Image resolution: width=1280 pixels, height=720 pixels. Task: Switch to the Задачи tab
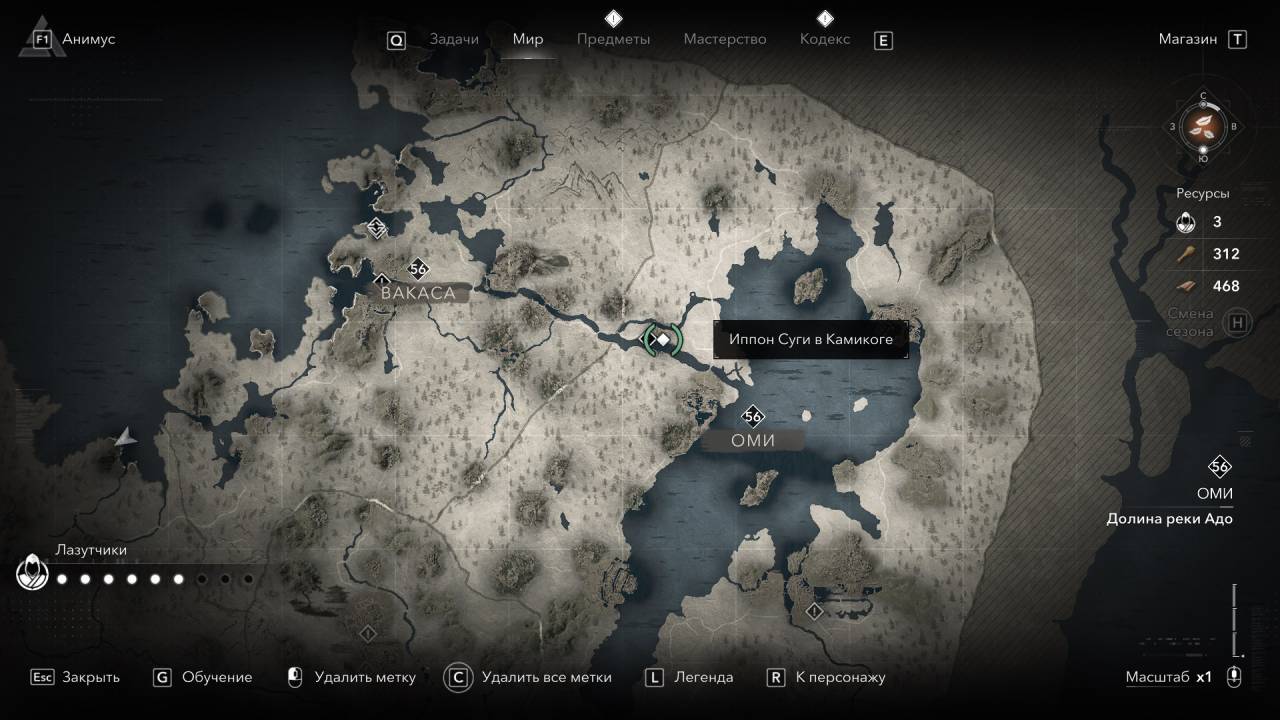coord(453,39)
